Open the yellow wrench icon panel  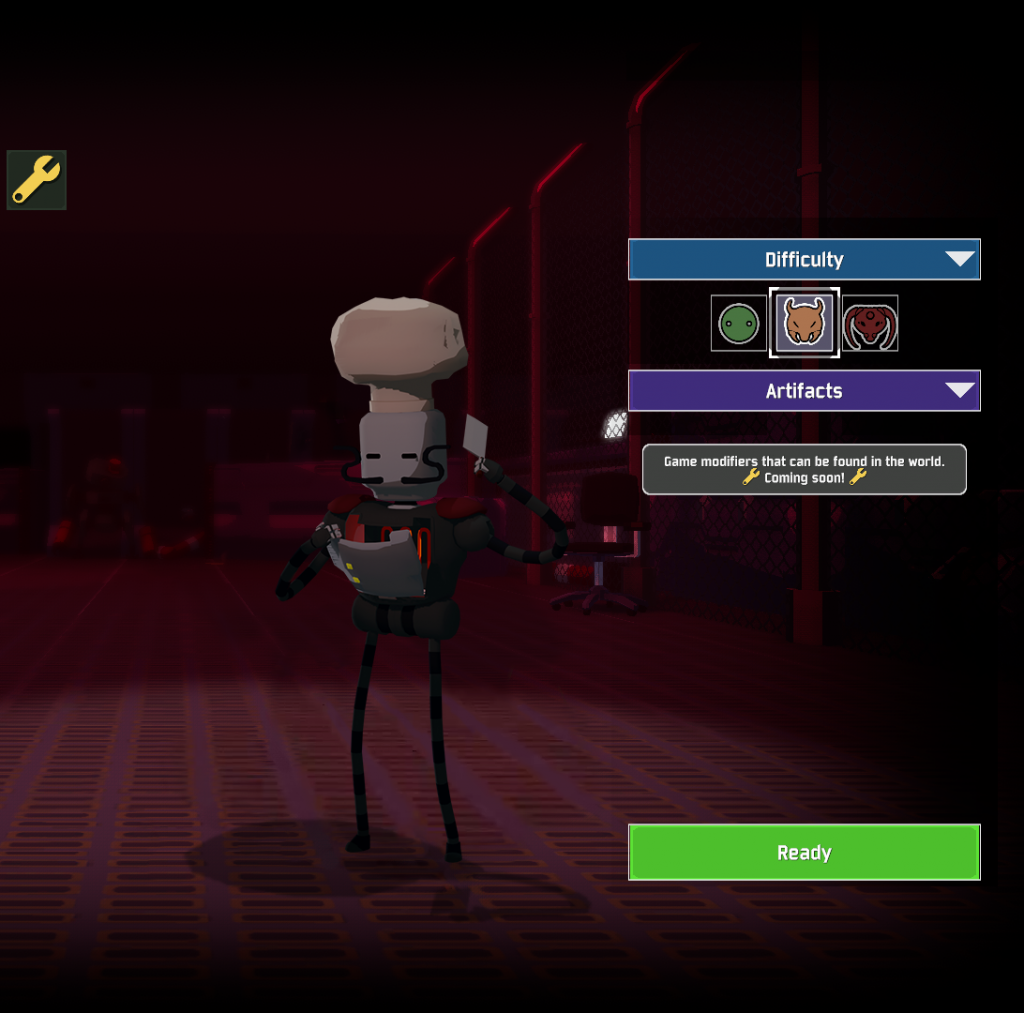[37, 180]
